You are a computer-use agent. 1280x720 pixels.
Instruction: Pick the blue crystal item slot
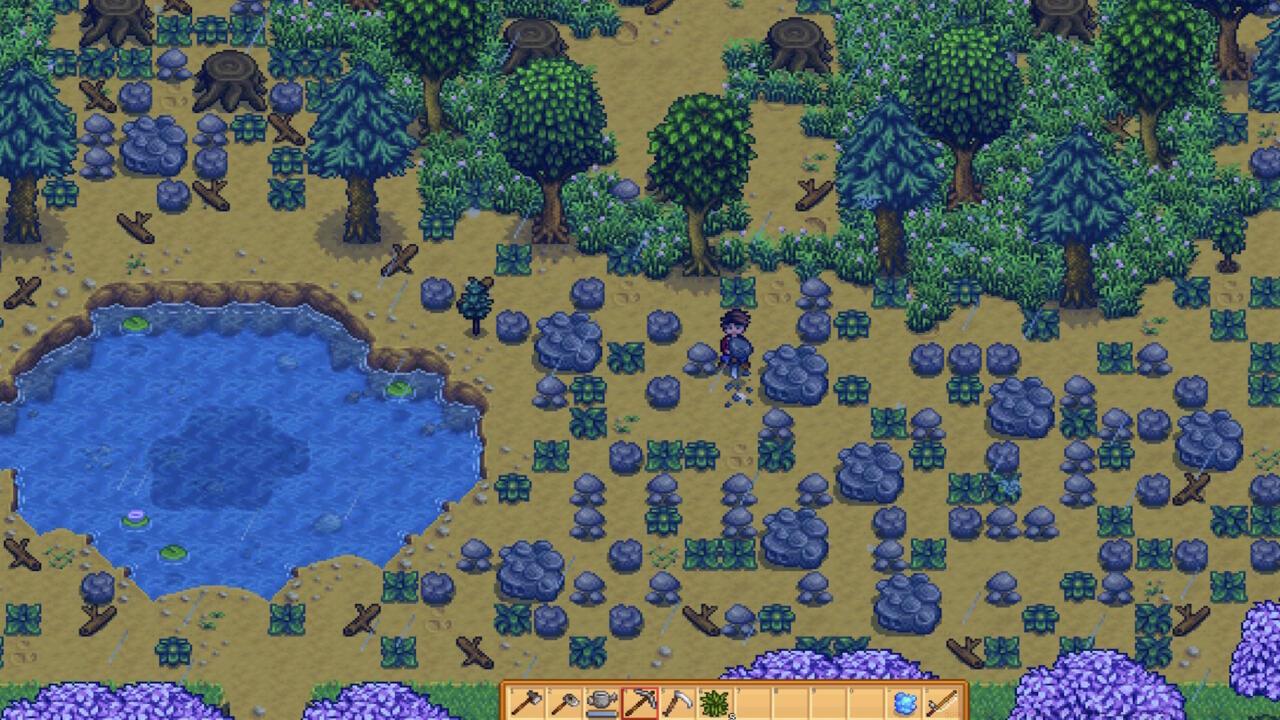click(x=905, y=702)
